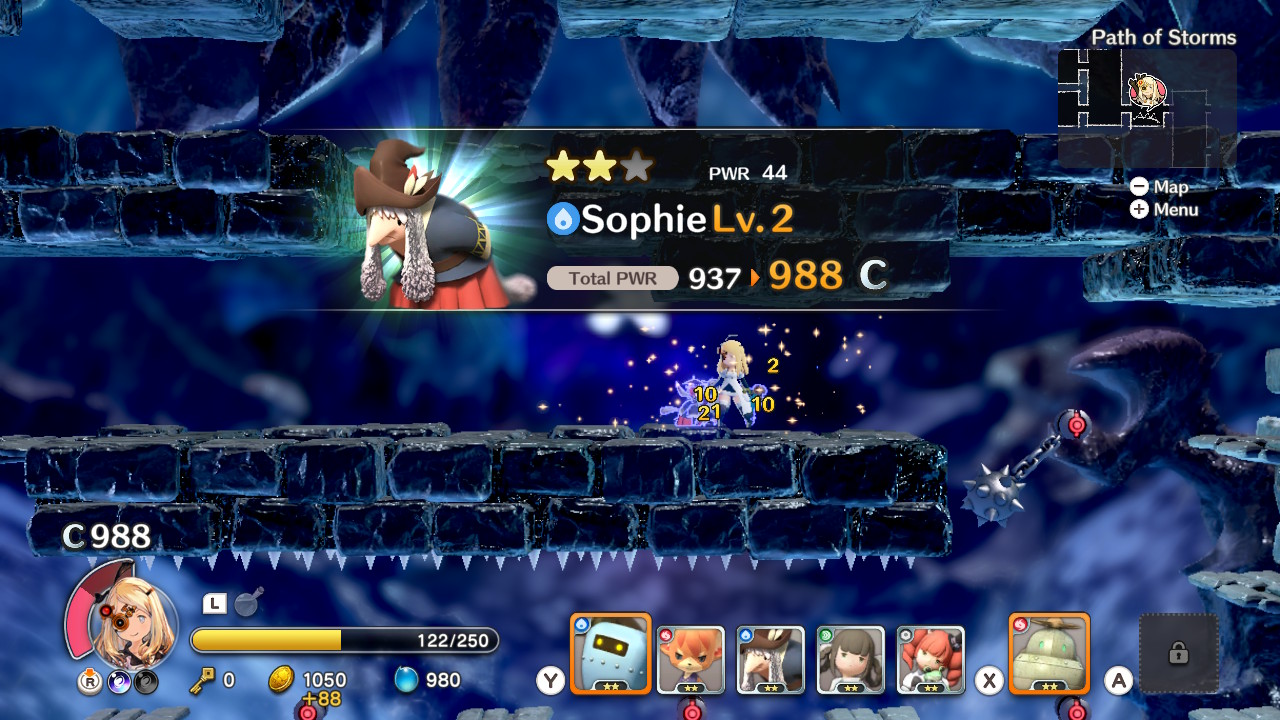Click the locked skill slot

pos(1179,654)
